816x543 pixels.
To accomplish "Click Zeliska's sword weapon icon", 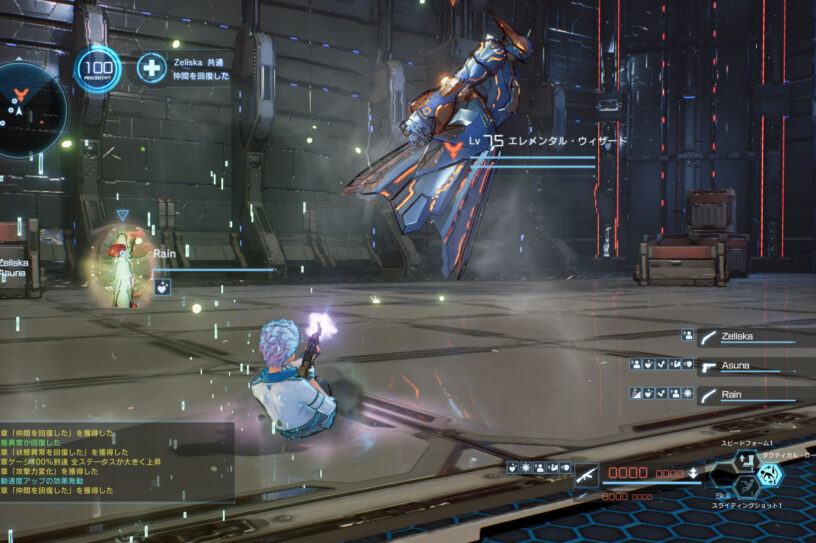I will [709, 338].
